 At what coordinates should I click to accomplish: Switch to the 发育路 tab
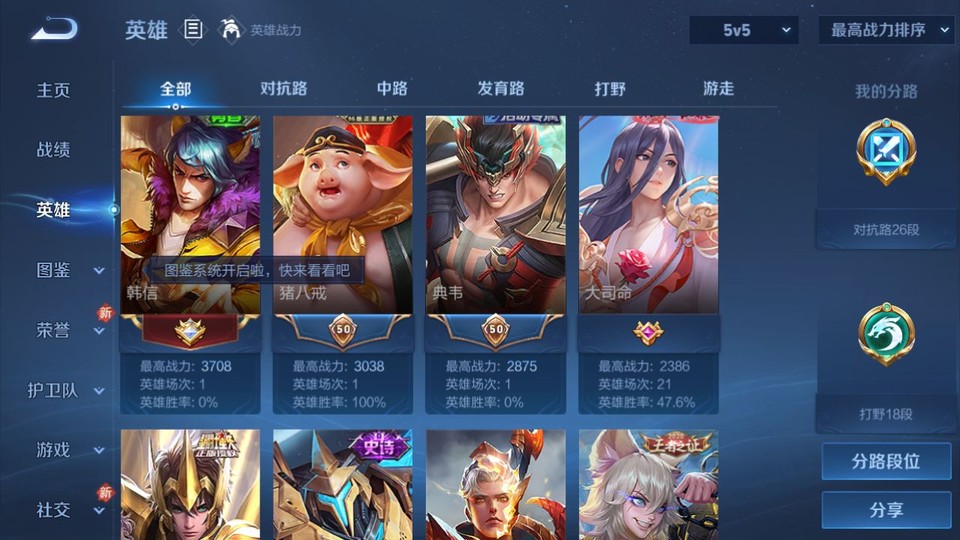coord(501,88)
